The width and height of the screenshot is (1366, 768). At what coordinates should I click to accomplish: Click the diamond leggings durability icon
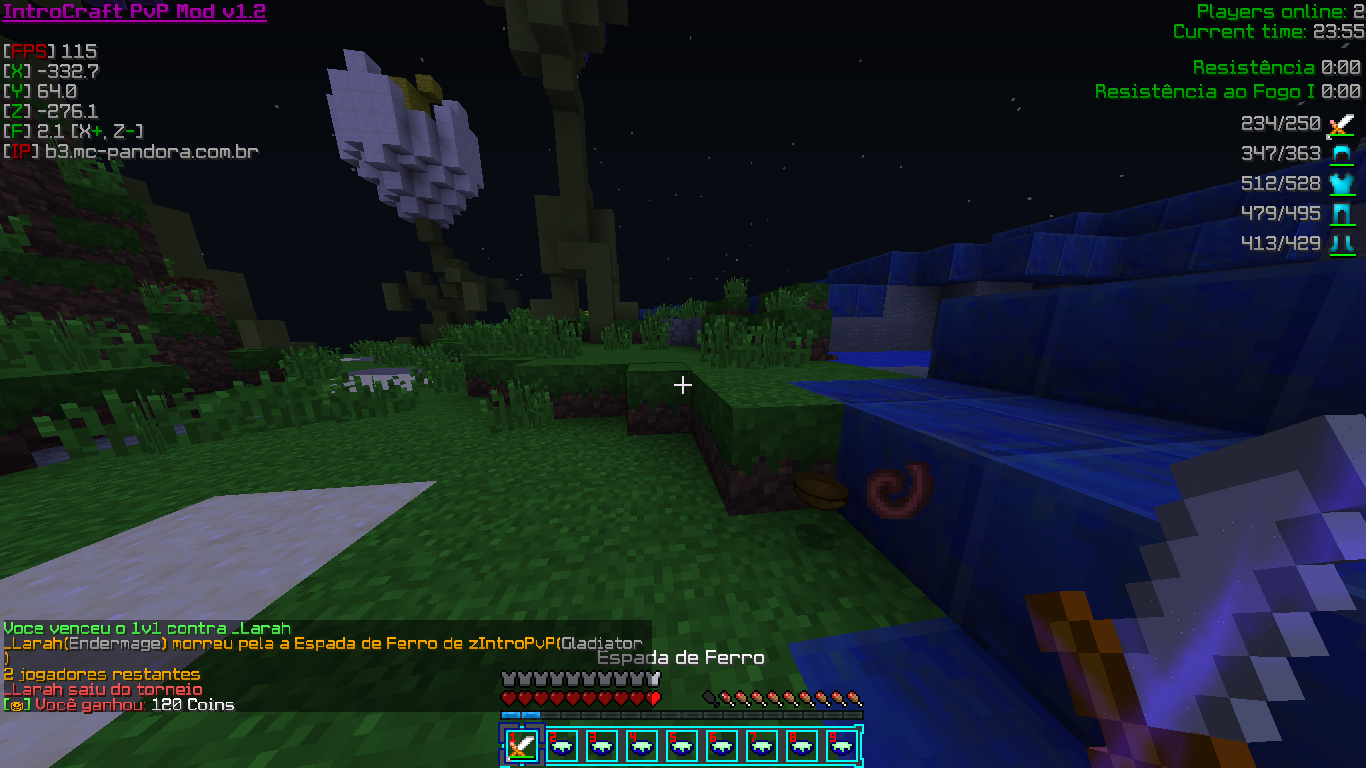tap(1340, 214)
